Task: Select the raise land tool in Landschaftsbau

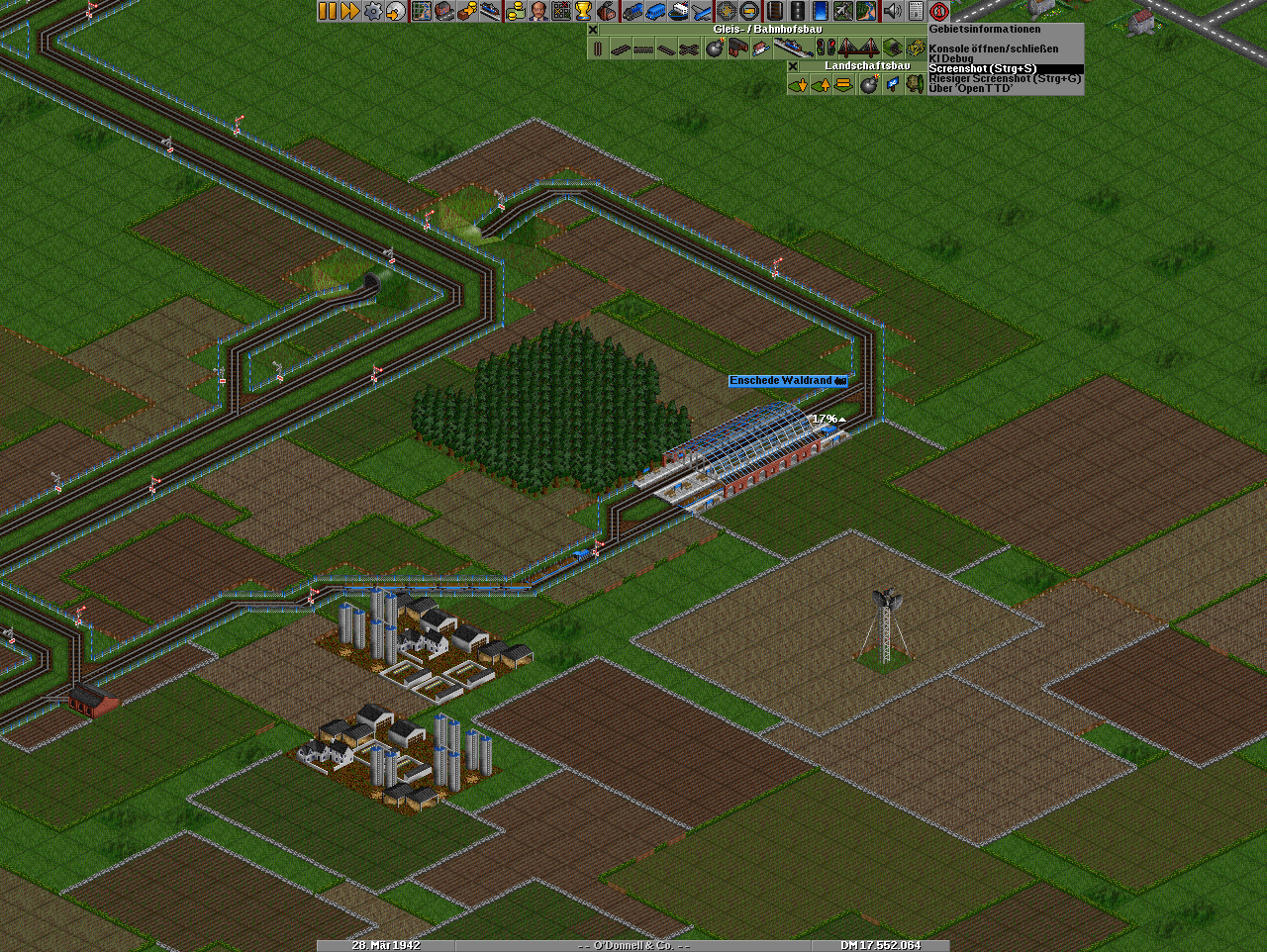Action: click(821, 85)
